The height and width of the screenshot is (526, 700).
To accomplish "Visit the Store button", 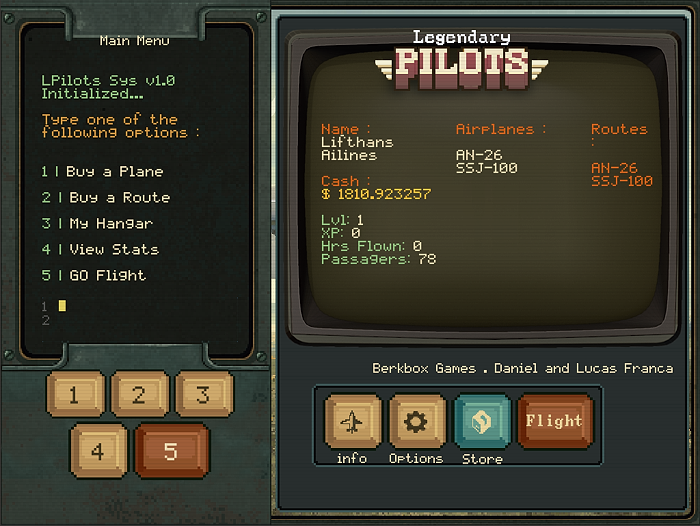I will pos(482,422).
